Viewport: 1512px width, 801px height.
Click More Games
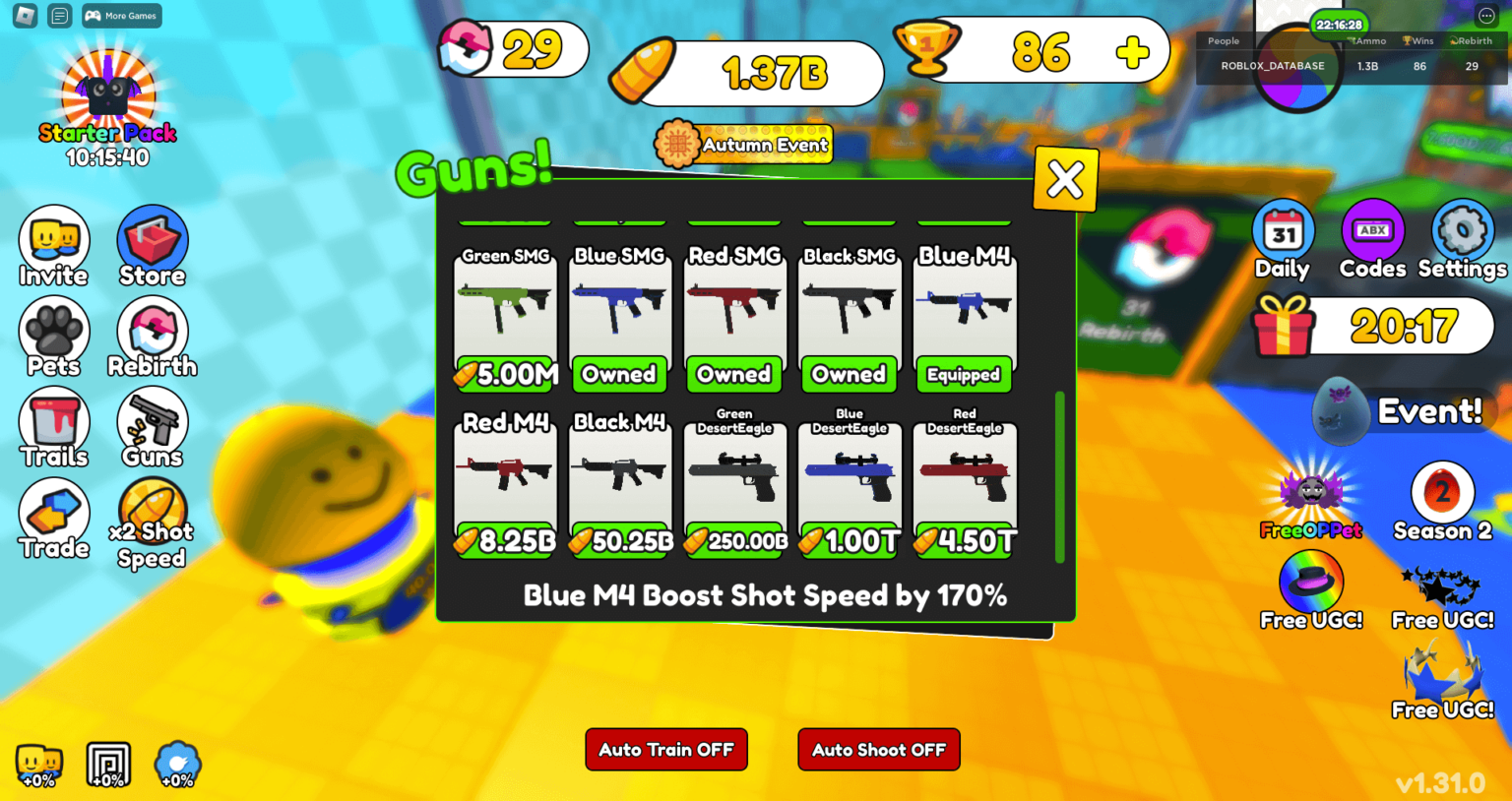click(x=120, y=15)
